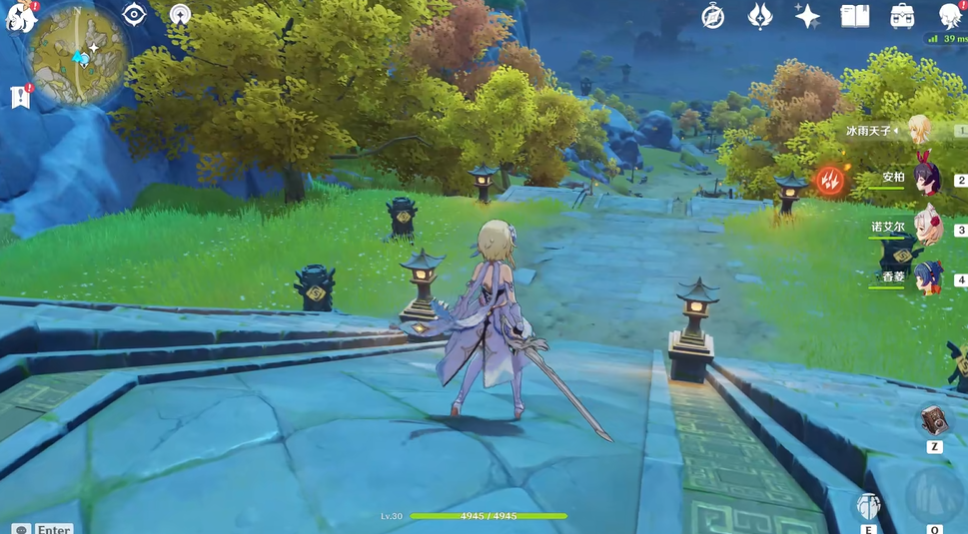Viewport: 968px width, 534px height.
Task: Open the Adventurer Handbook book icon
Action: (x=855, y=16)
